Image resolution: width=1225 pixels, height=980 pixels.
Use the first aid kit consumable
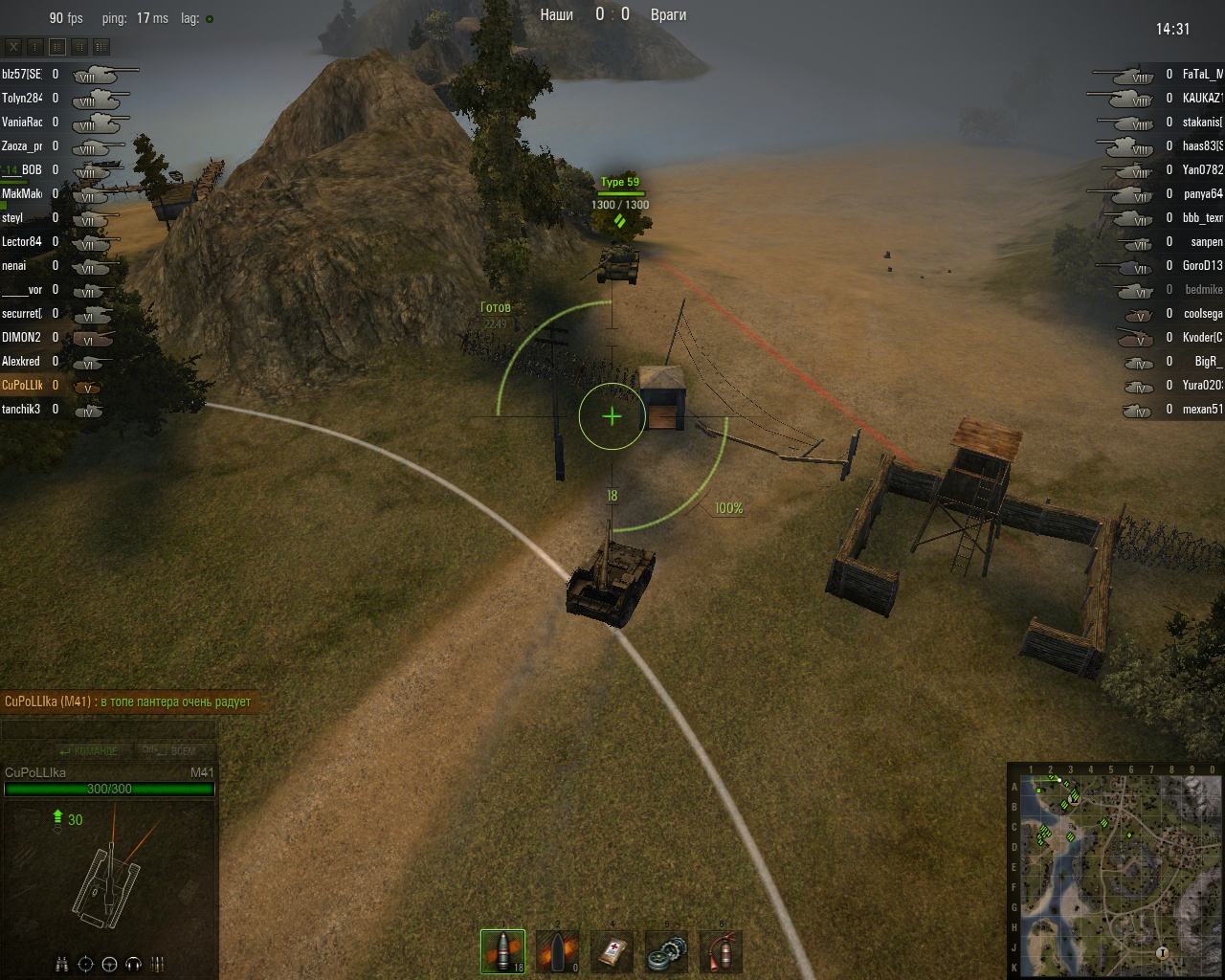(612, 951)
